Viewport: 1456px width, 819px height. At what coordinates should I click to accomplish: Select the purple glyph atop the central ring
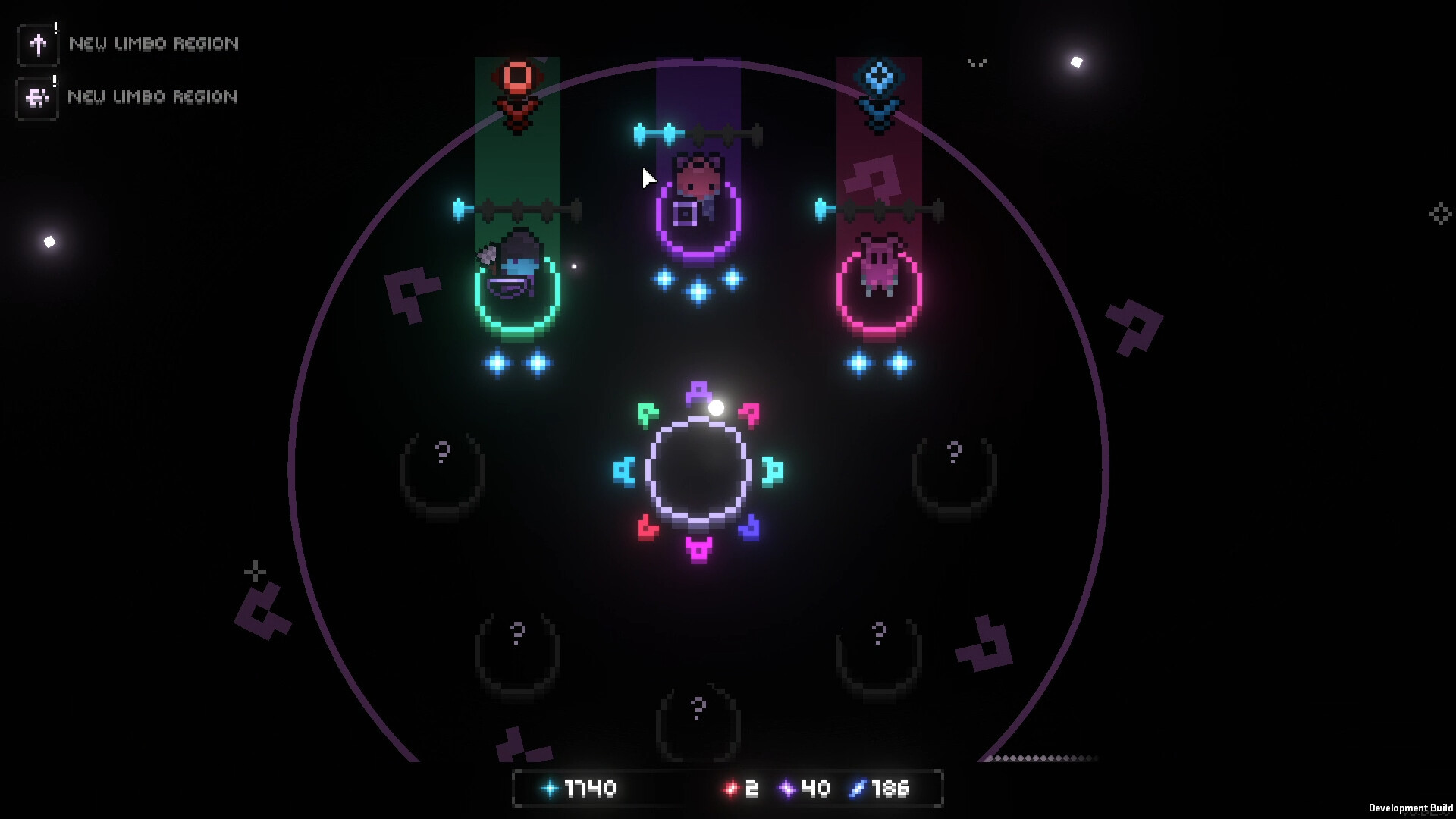point(698,393)
